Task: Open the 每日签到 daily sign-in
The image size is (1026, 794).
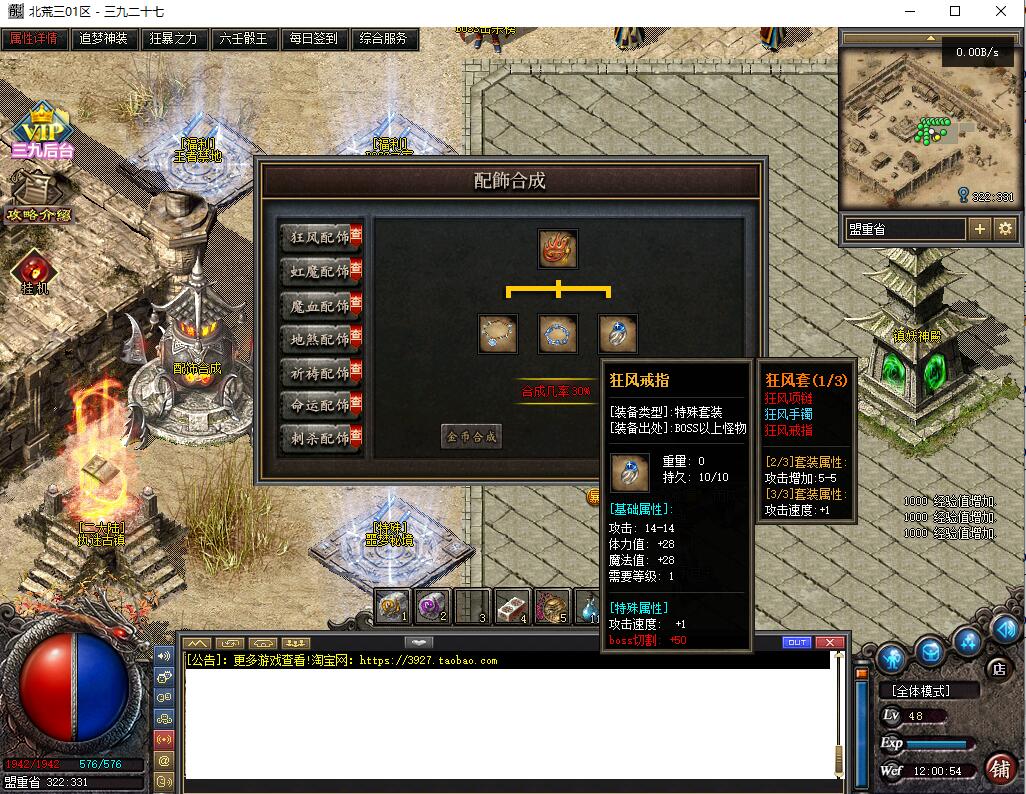Action: [x=313, y=39]
